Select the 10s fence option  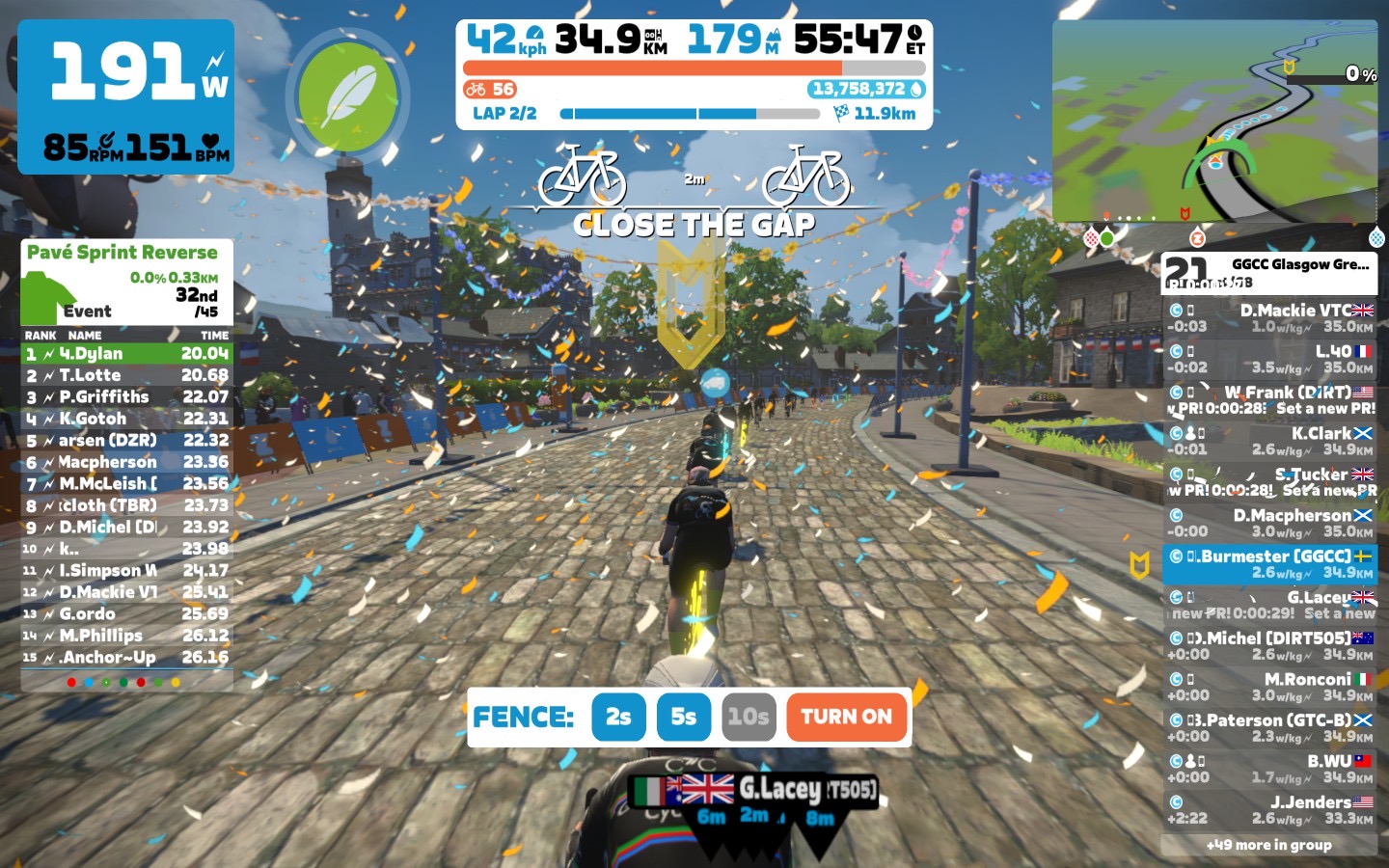749,717
